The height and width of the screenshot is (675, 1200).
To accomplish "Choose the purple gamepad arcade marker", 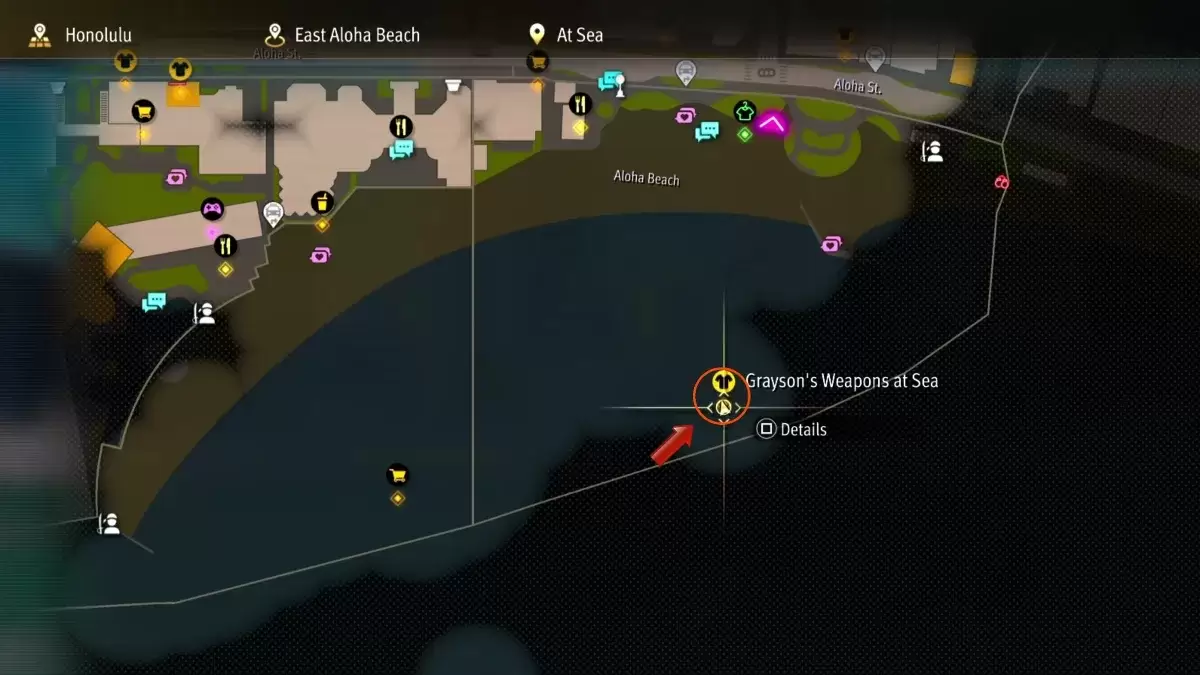I will pyautogui.click(x=212, y=209).
